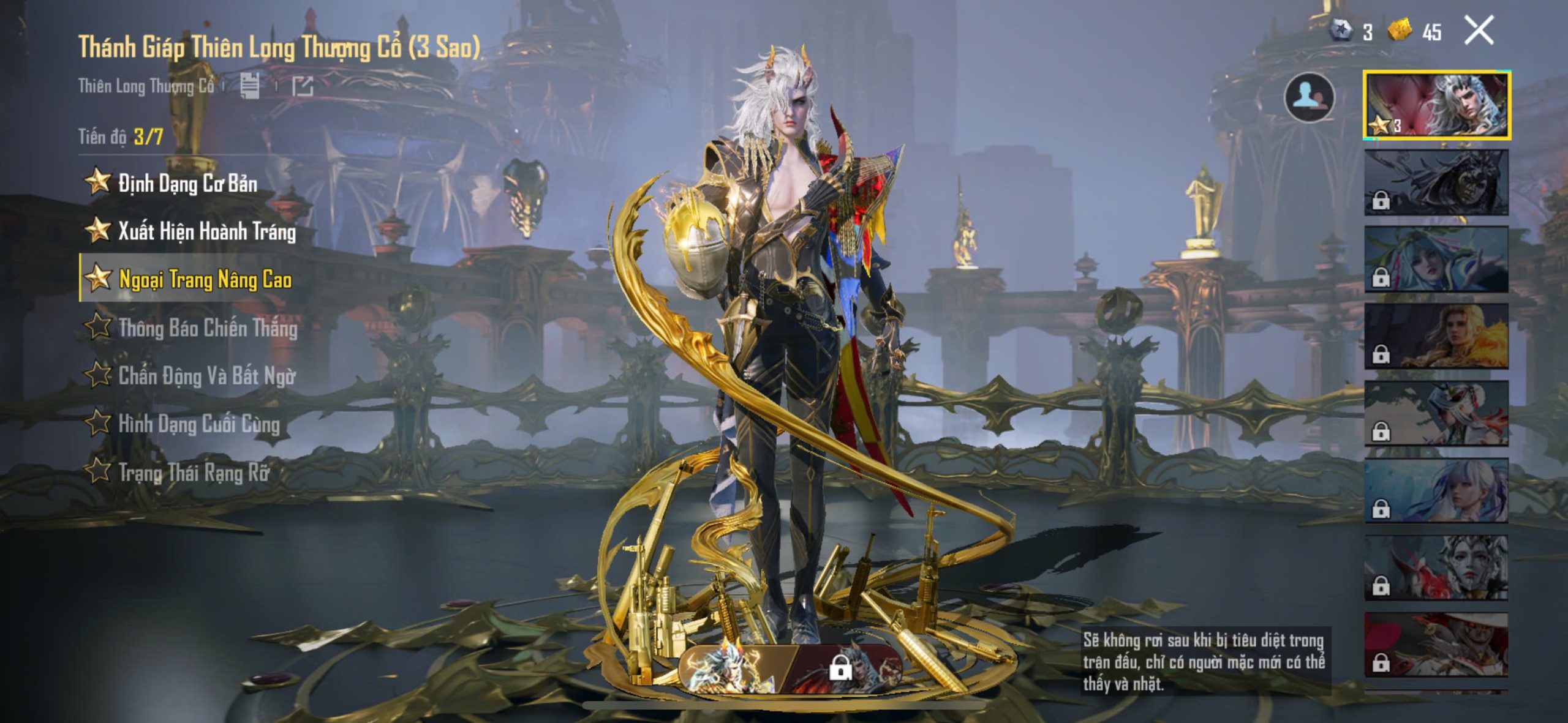Click the share icon near the title
The width and height of the screenshot is (1568, 723).
click(302, 86)
